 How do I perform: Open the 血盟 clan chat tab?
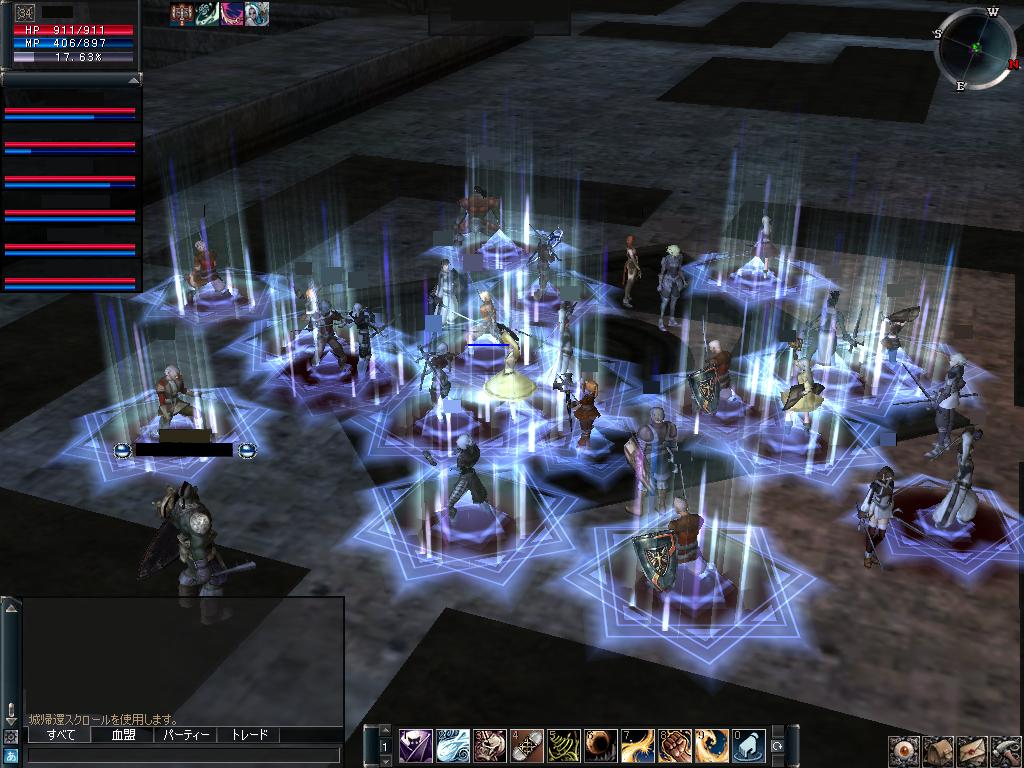123,735
